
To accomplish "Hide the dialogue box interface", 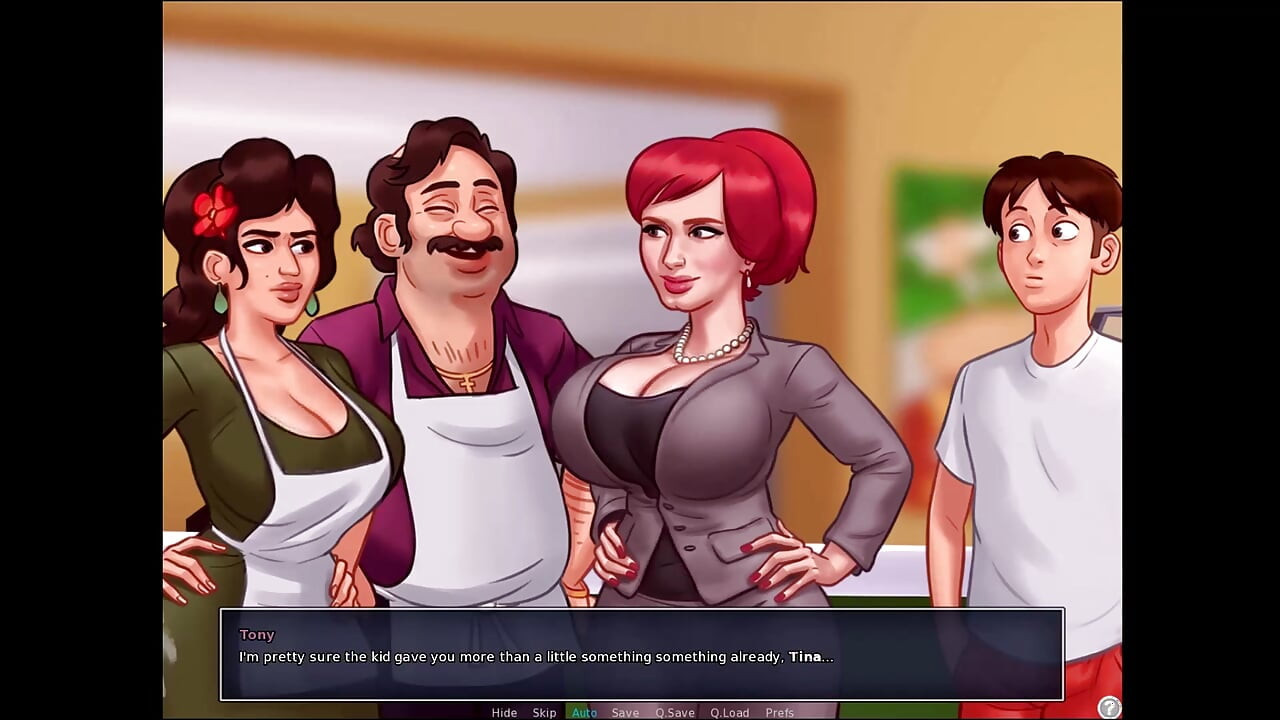I will point(505,713).
